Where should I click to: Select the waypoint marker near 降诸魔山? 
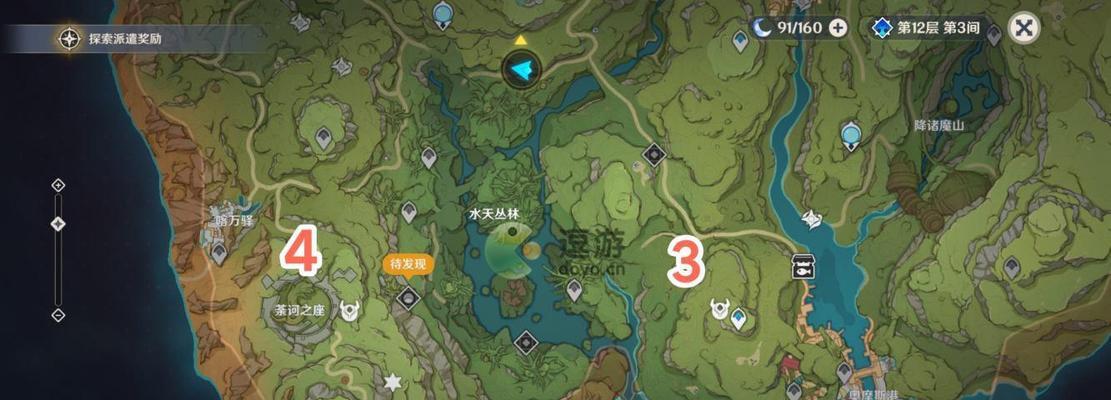(851, 135)
